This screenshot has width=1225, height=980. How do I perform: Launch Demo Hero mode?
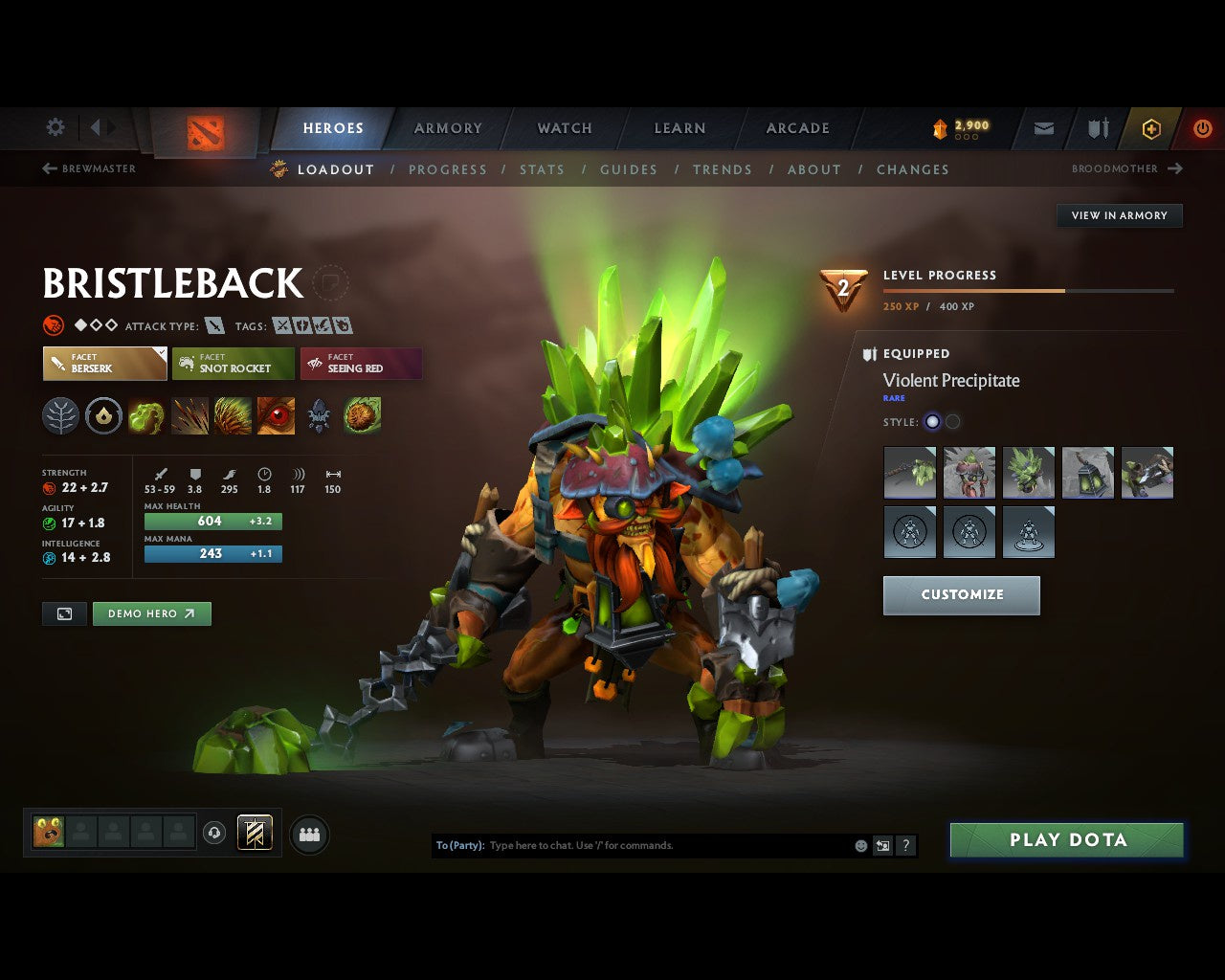pos(151,613)
